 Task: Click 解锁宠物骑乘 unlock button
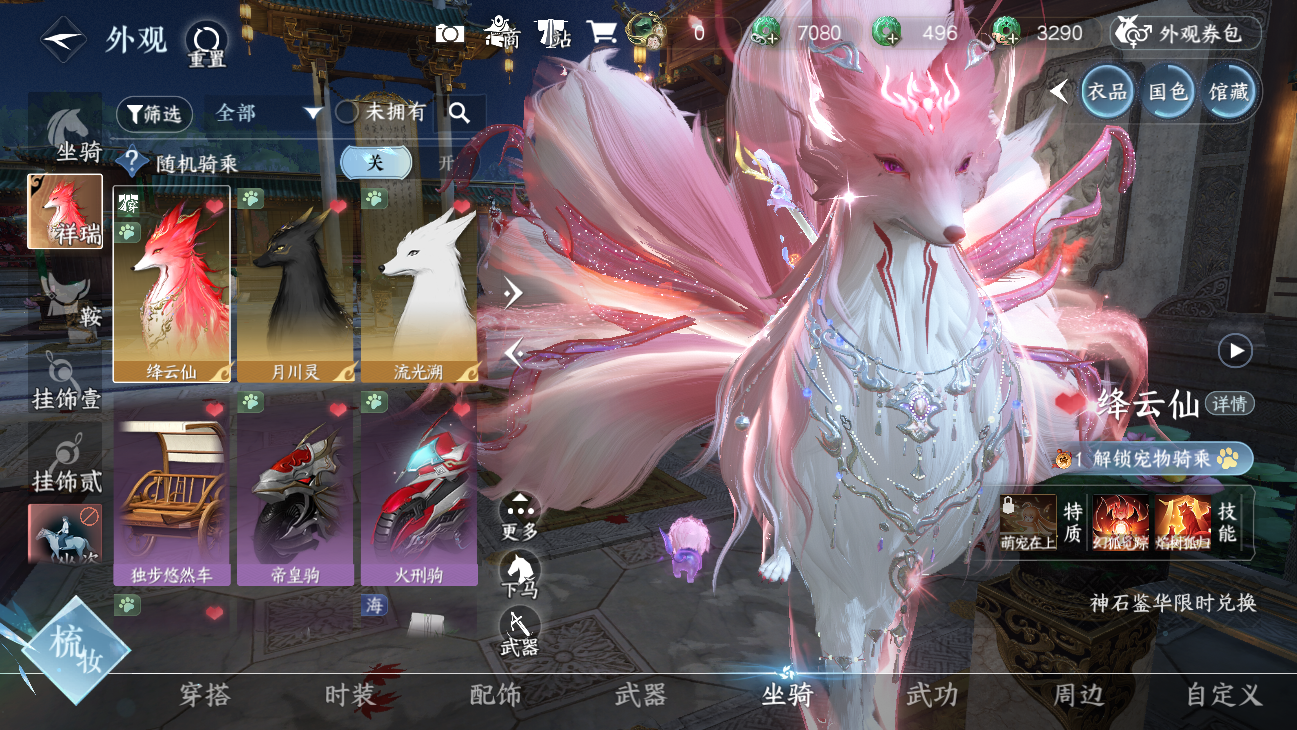click(x=1152, y=459)
